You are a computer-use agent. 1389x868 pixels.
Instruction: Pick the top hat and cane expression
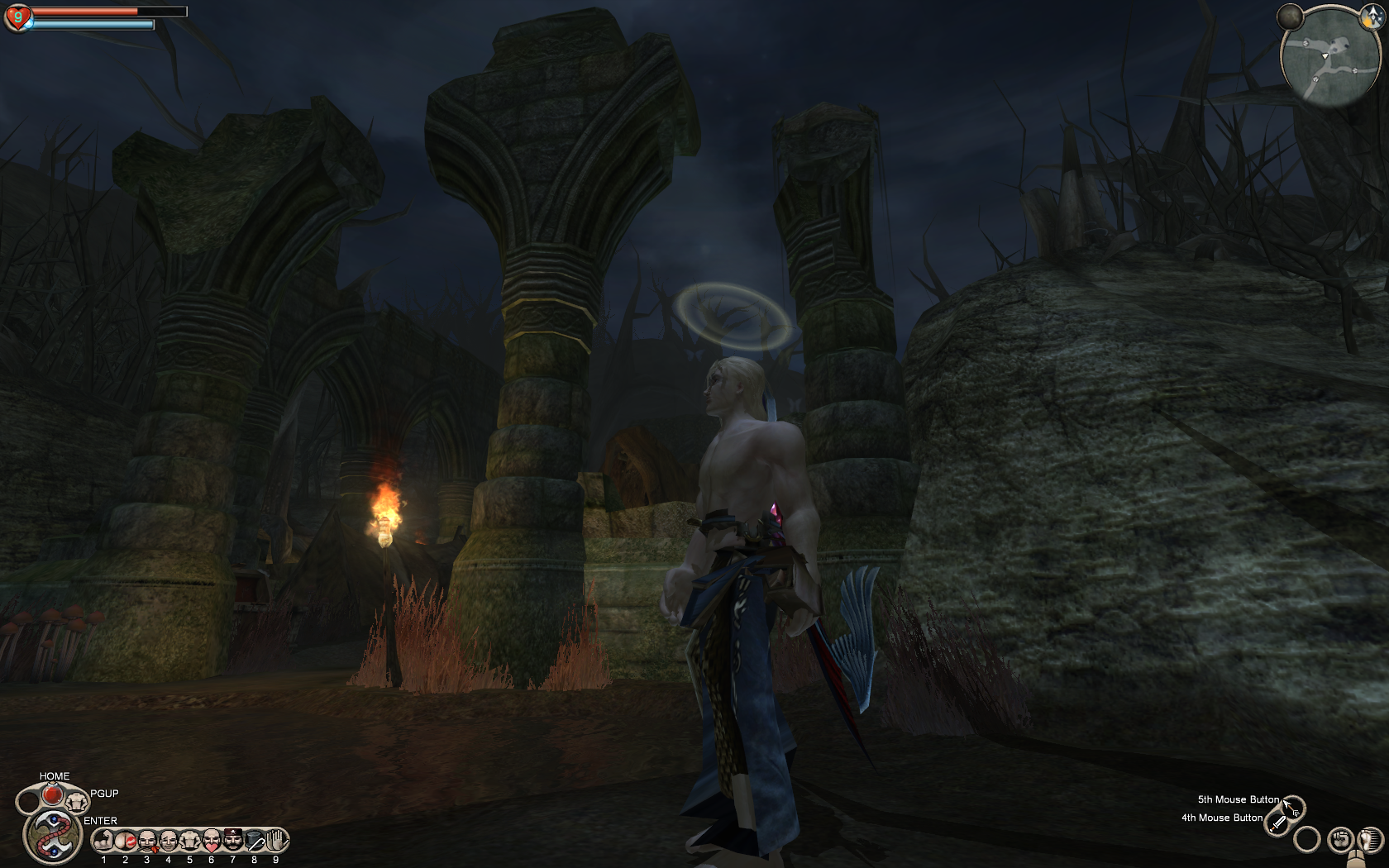255,841
